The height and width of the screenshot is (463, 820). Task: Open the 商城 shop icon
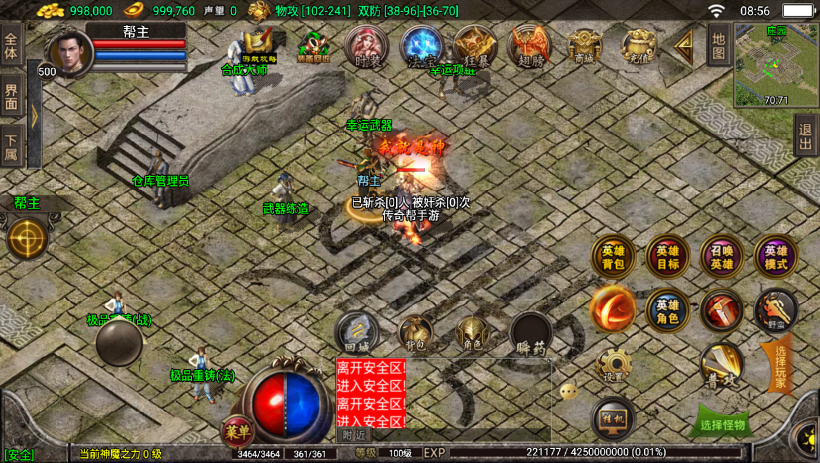coord(584,46)
